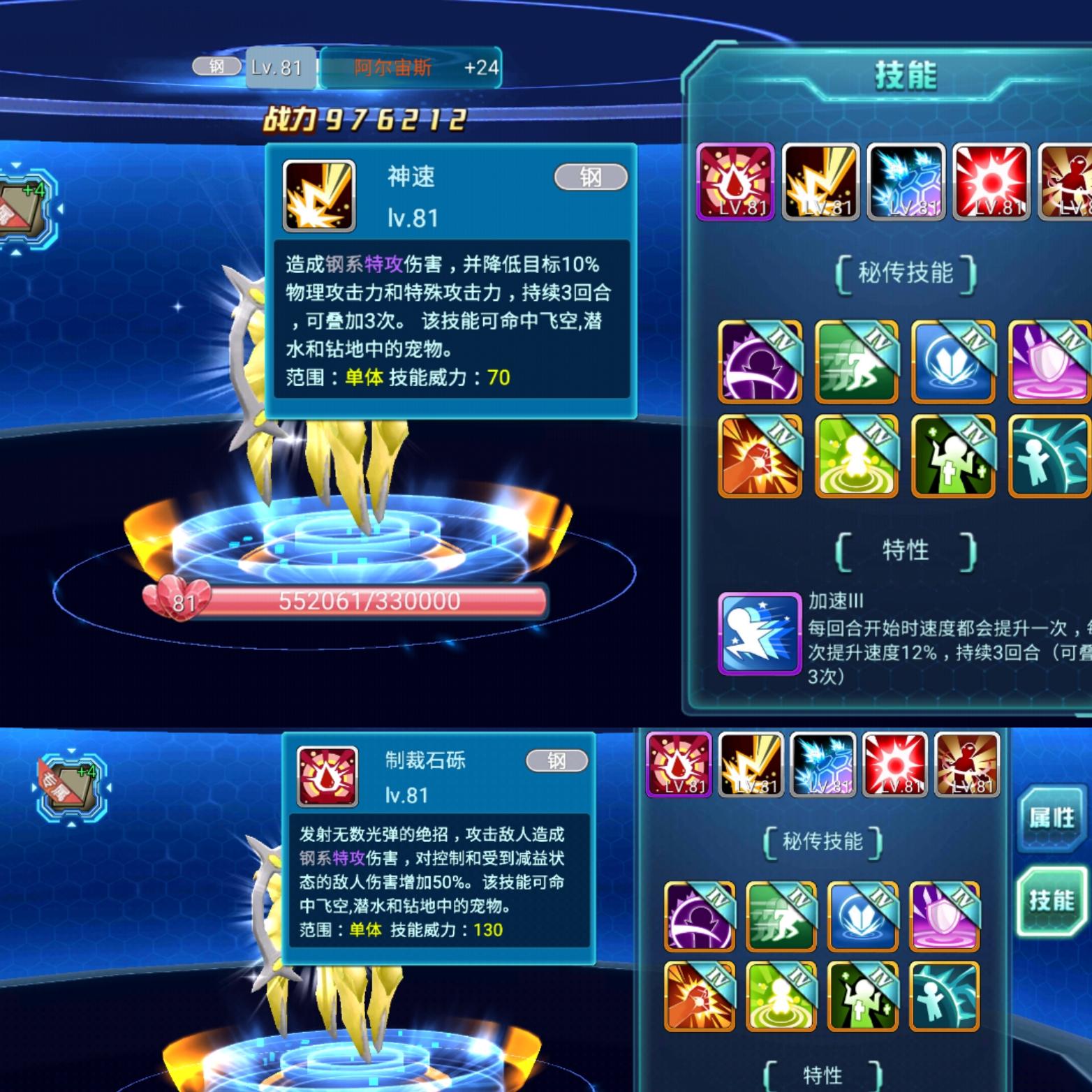Expand the 特性 section header
1092x1092 pixels.
click(x=904, y=551)
